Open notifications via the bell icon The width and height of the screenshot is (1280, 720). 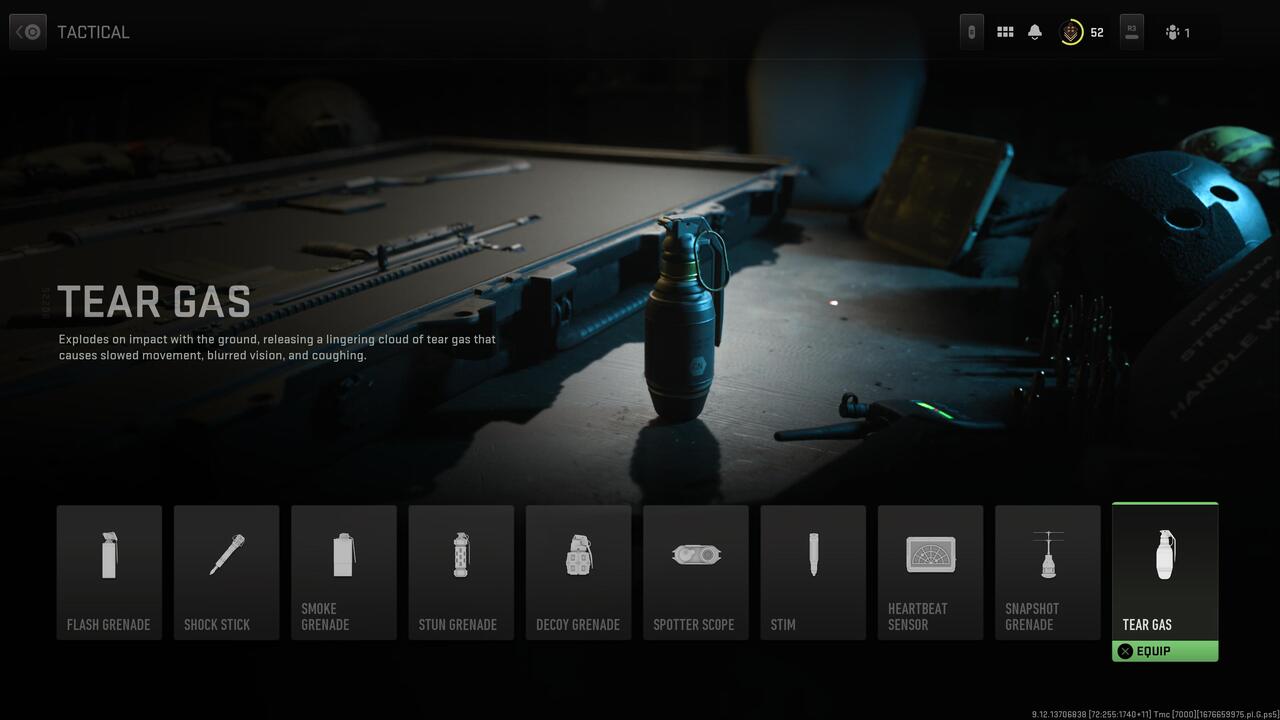1034,31
